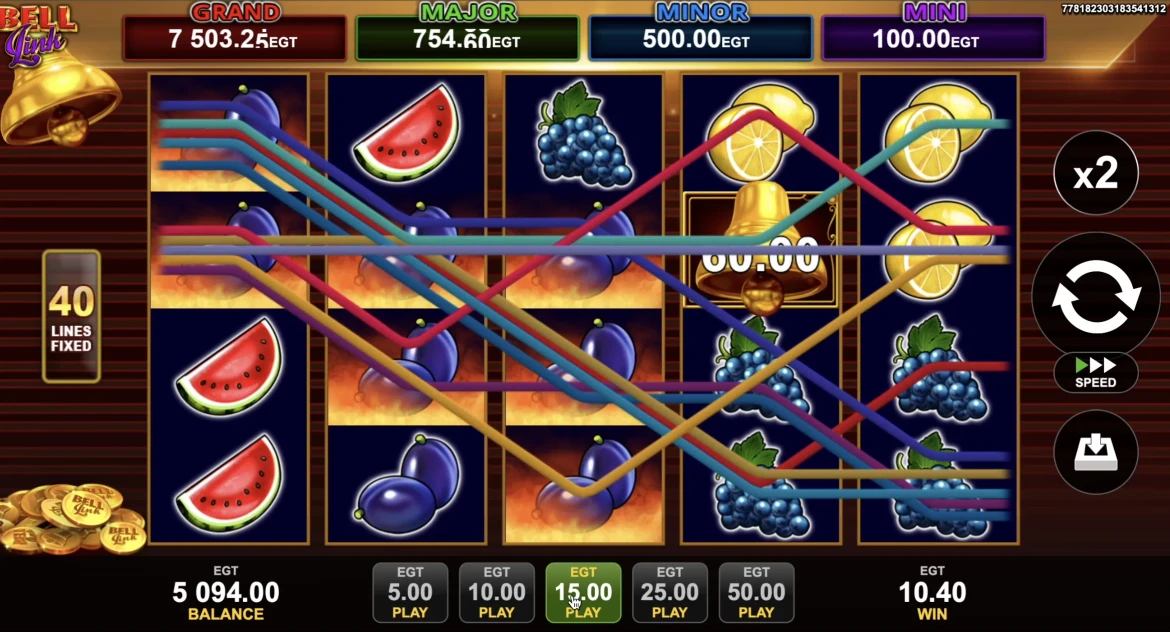
Task: Select the 5.00 EGT play bet
Action: pos(410,593)
